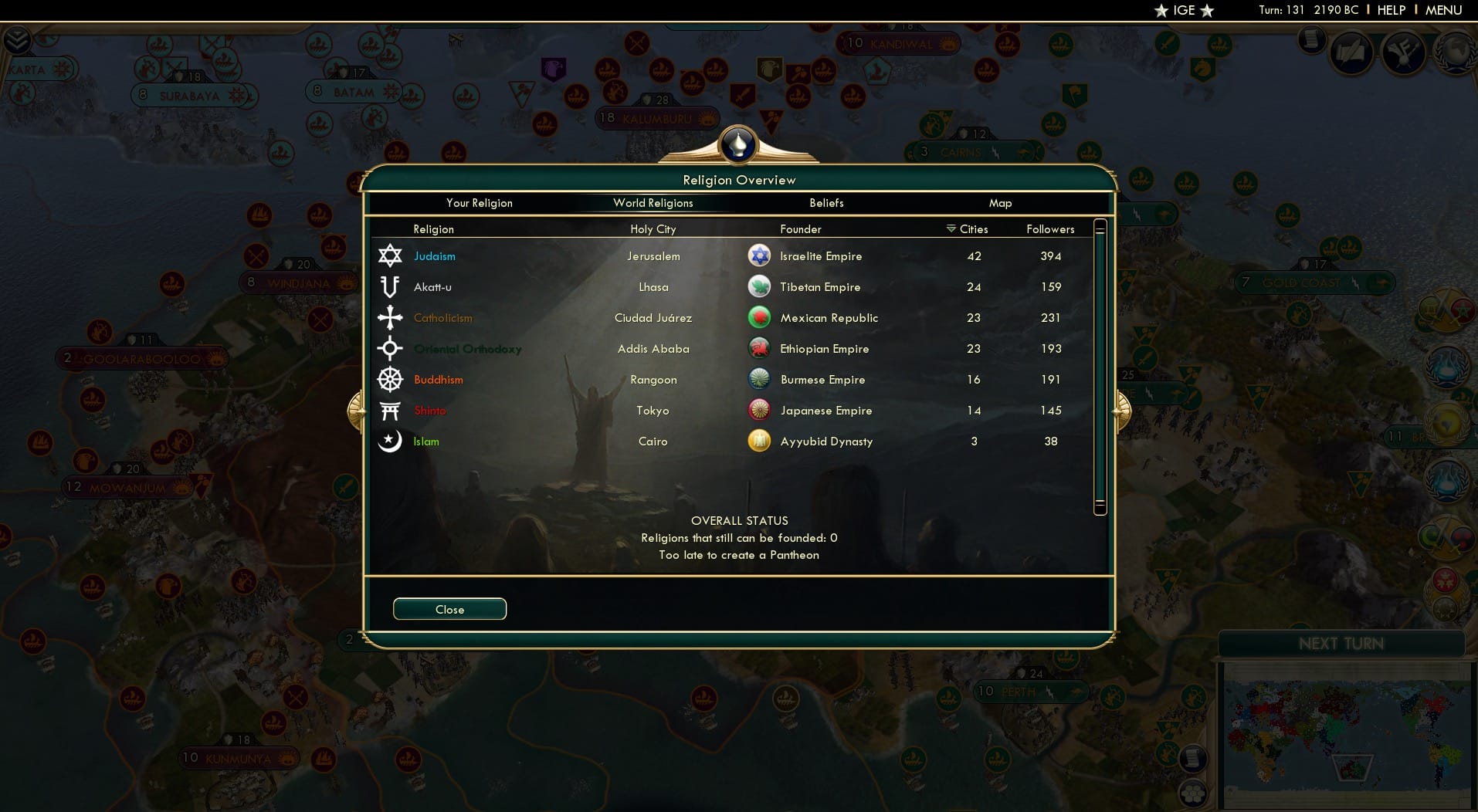Switch to the Your Religion tab
1478x812 pixels.
tap(479, 203)
